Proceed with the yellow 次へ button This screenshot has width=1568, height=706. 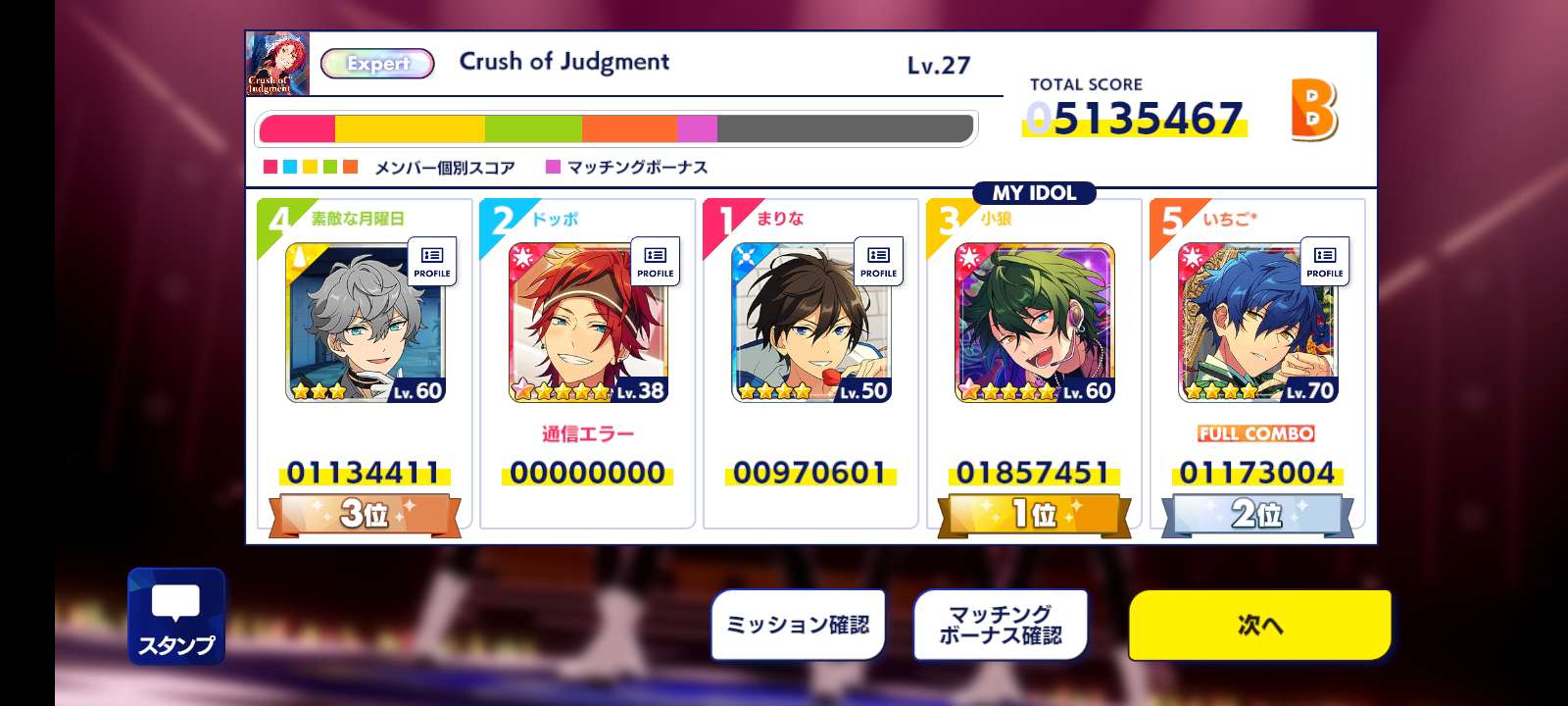click(x=1259, y=625)
